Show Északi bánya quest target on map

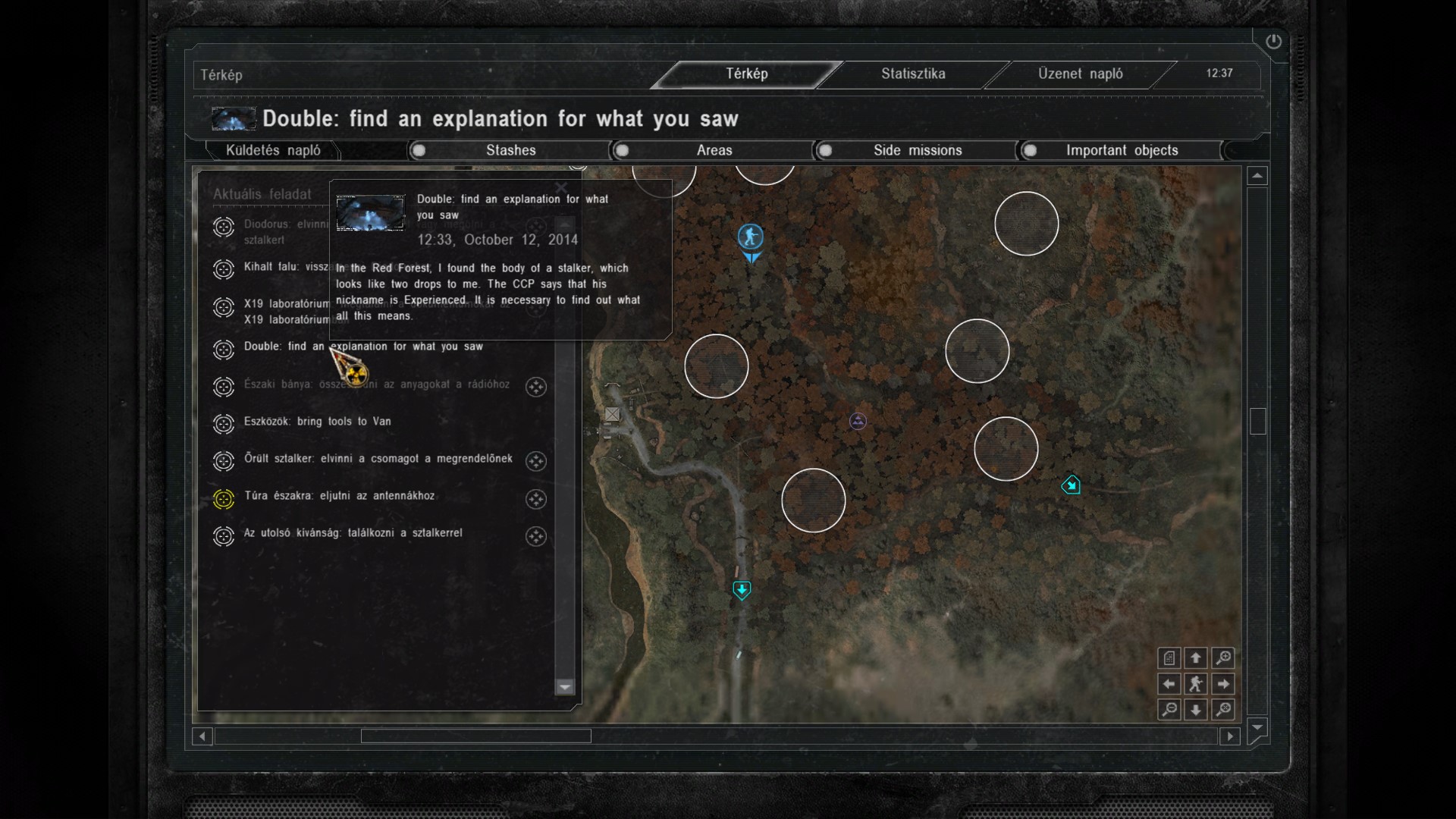coord(536,387)
